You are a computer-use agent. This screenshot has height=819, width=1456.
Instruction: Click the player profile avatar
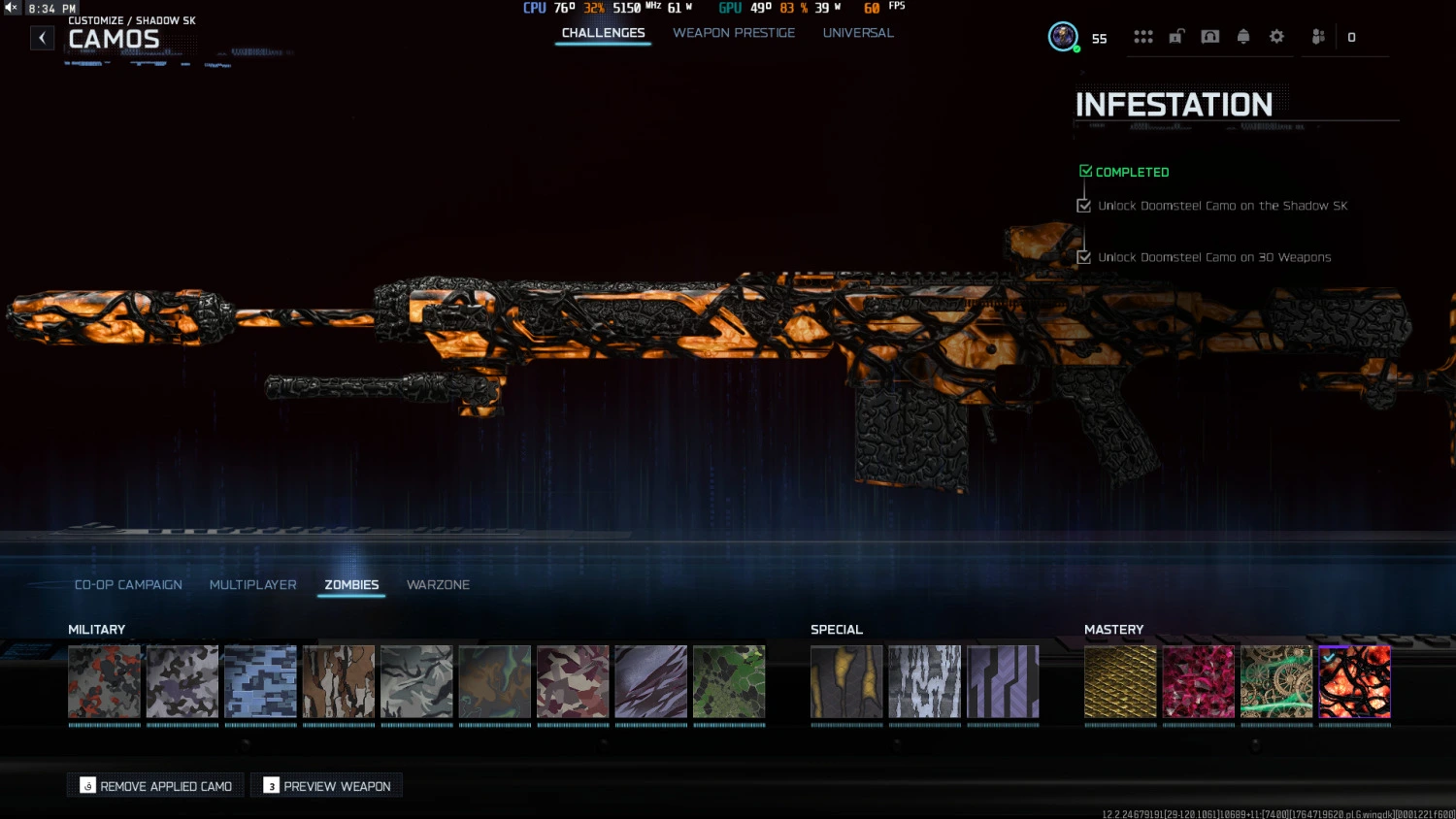click(x=1062, y=37)
